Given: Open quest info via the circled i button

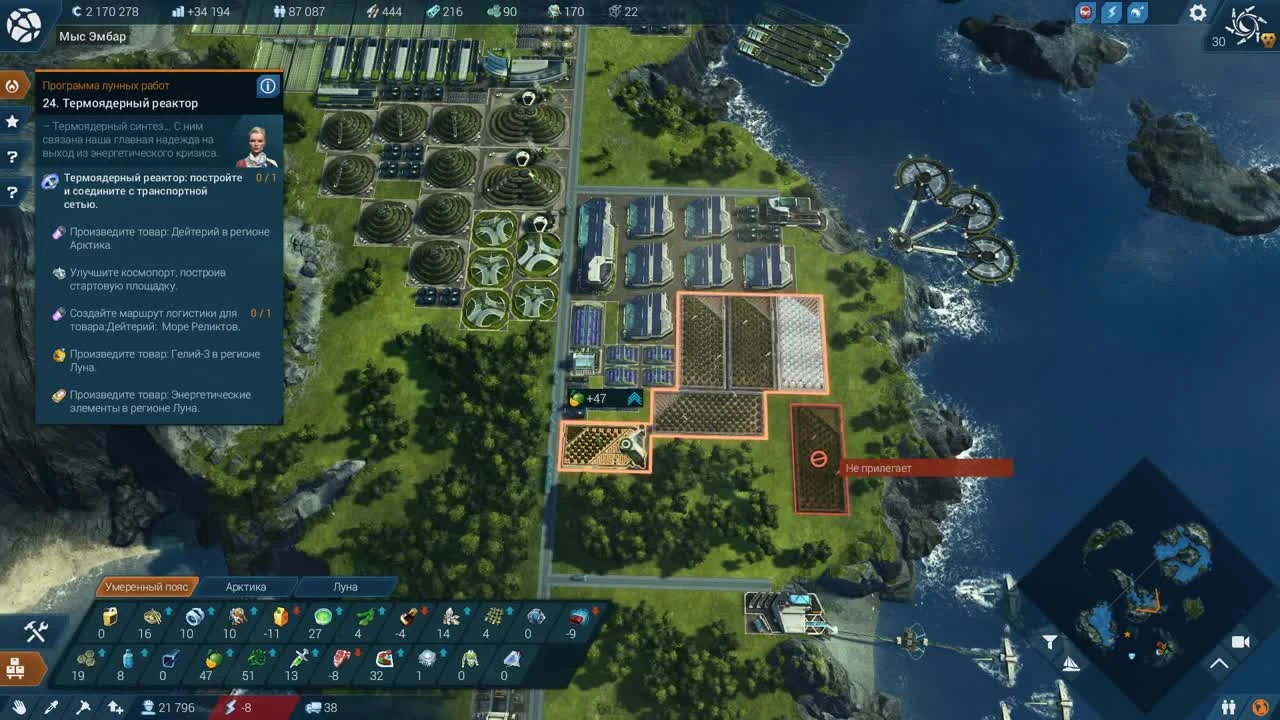Looking at the screenshot, I should (x=267, y=86).
